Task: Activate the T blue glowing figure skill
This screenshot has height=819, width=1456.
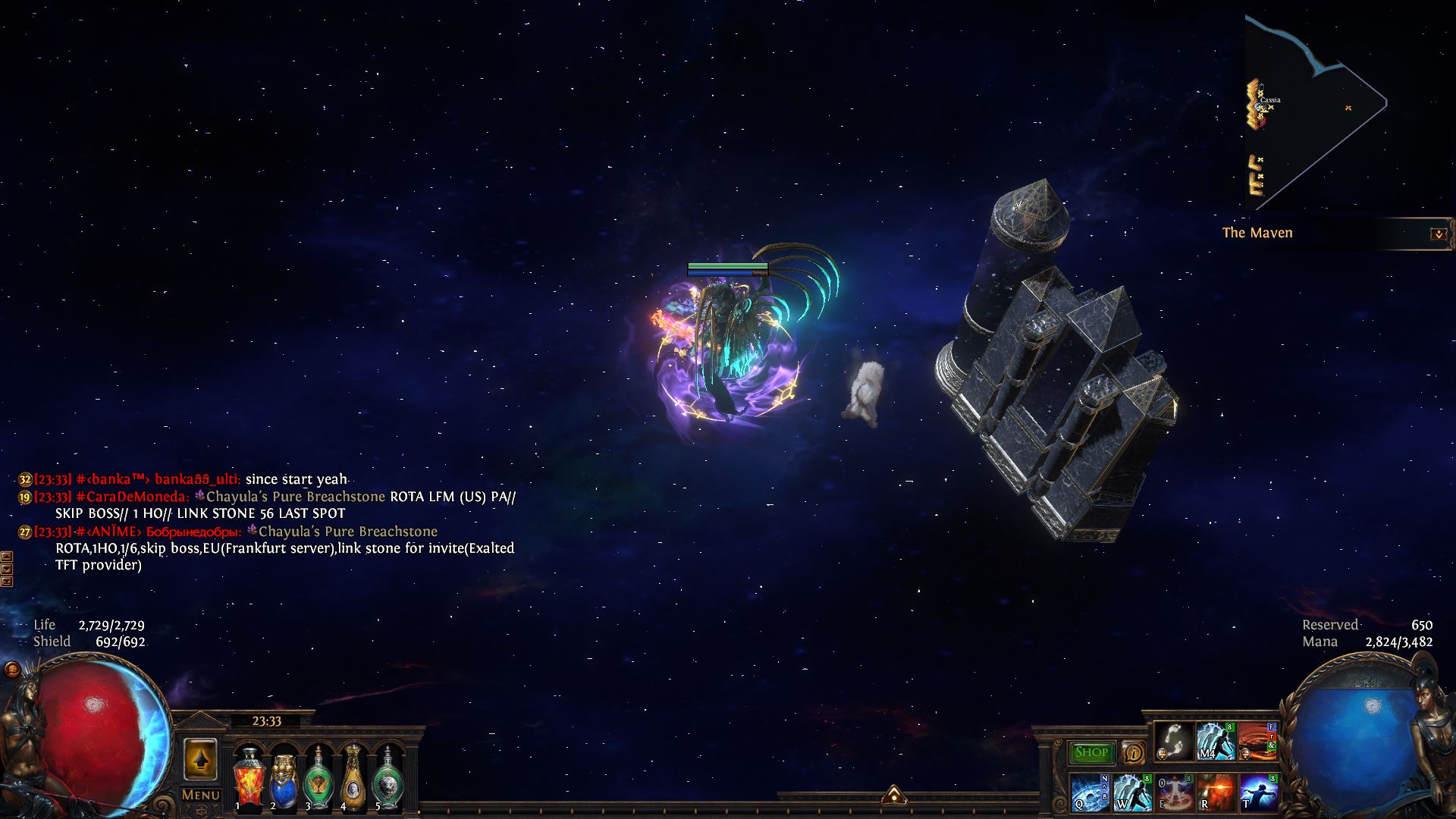Action: [x=1257, y=792]
